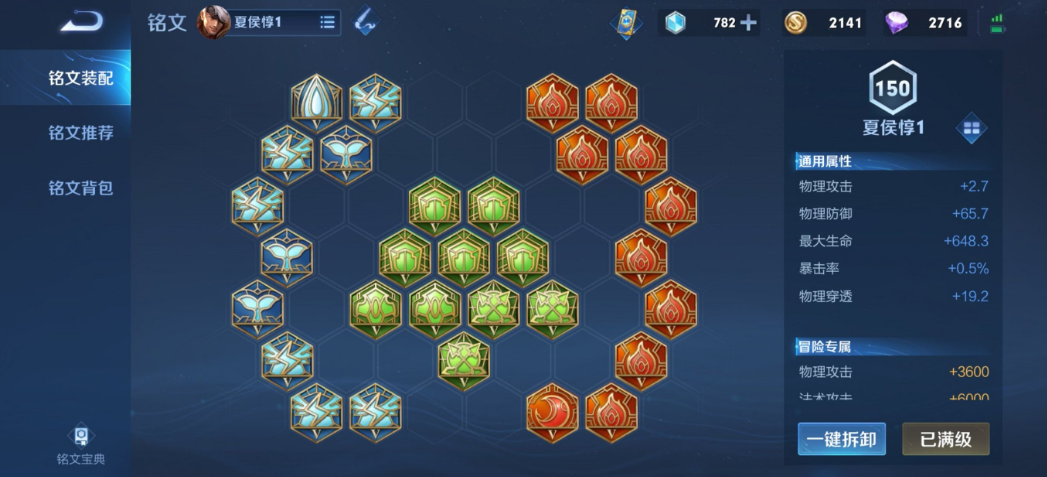This screenshot has width=1047, height=477.
Task: Open the 铭文宝典 guide
Action: [x=81, y=444]
